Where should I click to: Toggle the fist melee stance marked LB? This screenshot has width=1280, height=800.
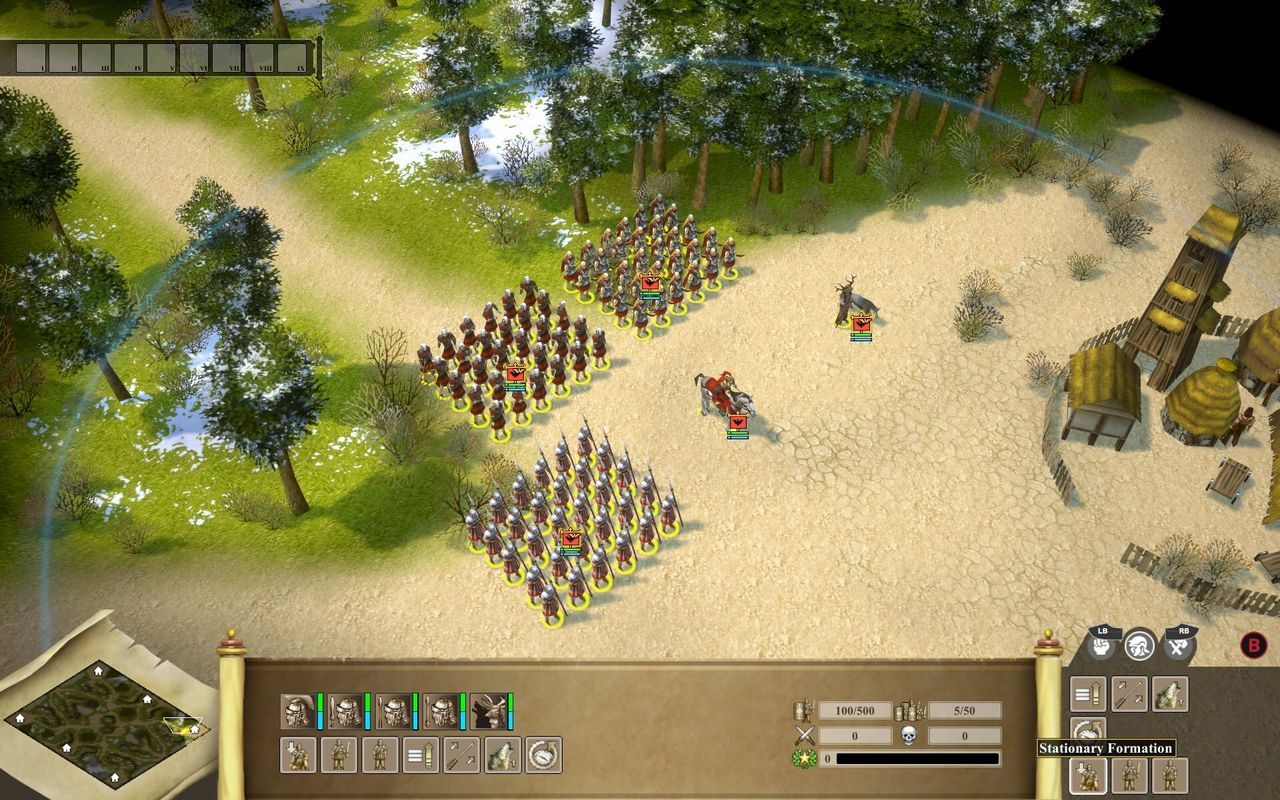point(1102,646)
